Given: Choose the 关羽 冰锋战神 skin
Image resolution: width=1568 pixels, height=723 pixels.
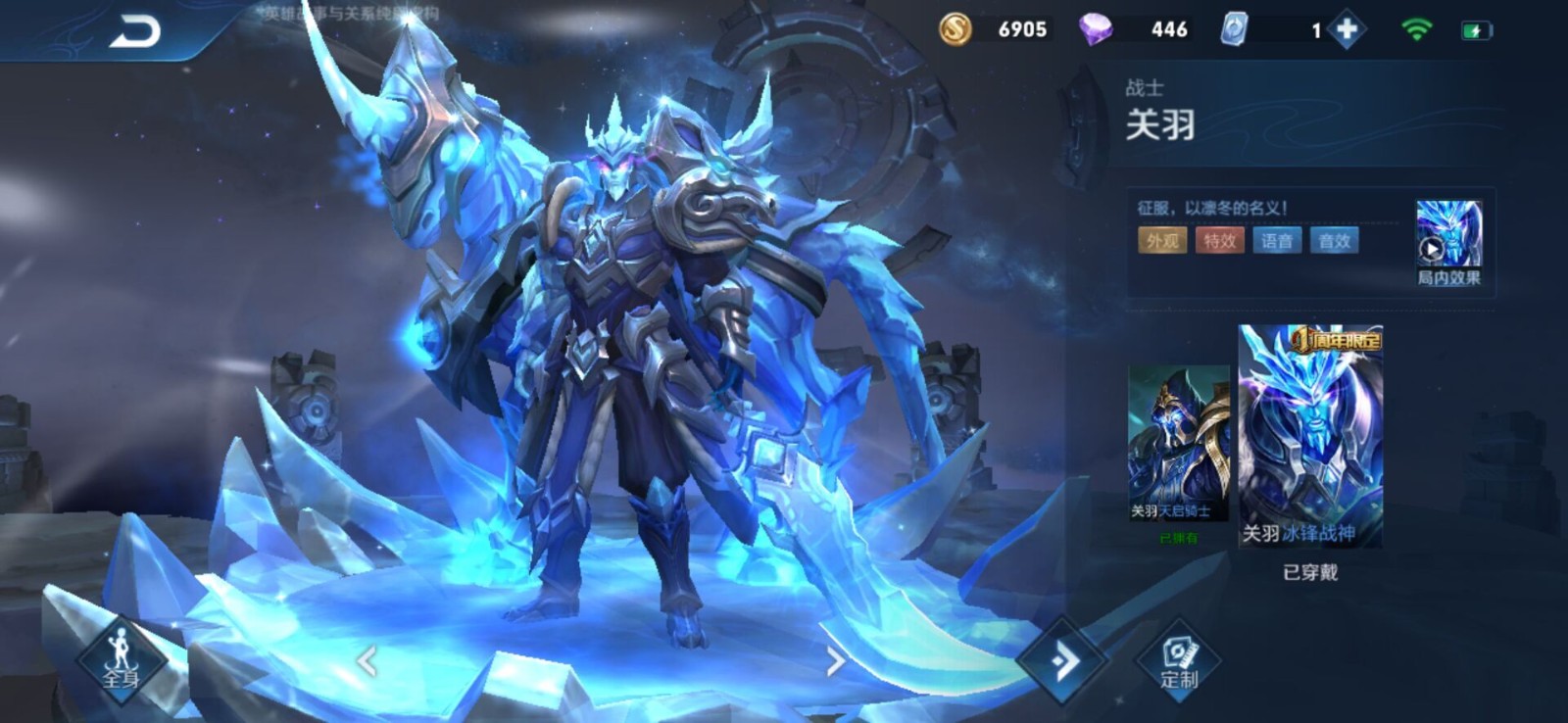Looking at the screenshot, I should point(1310,437).
